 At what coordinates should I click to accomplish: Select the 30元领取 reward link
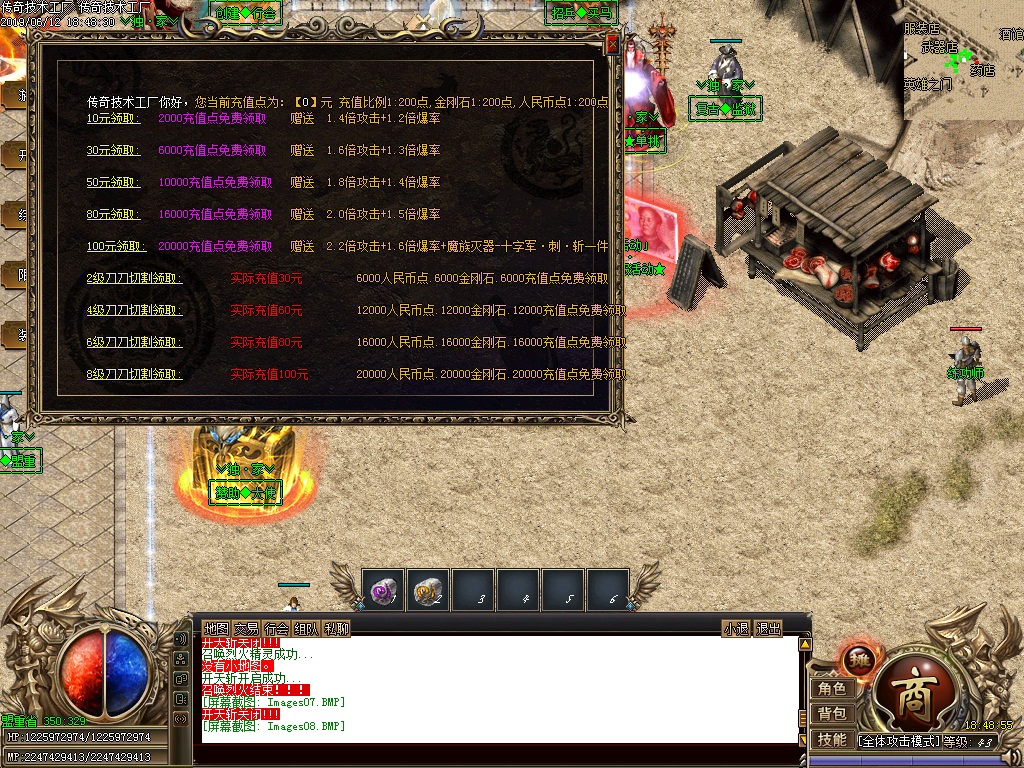[115, 150]
